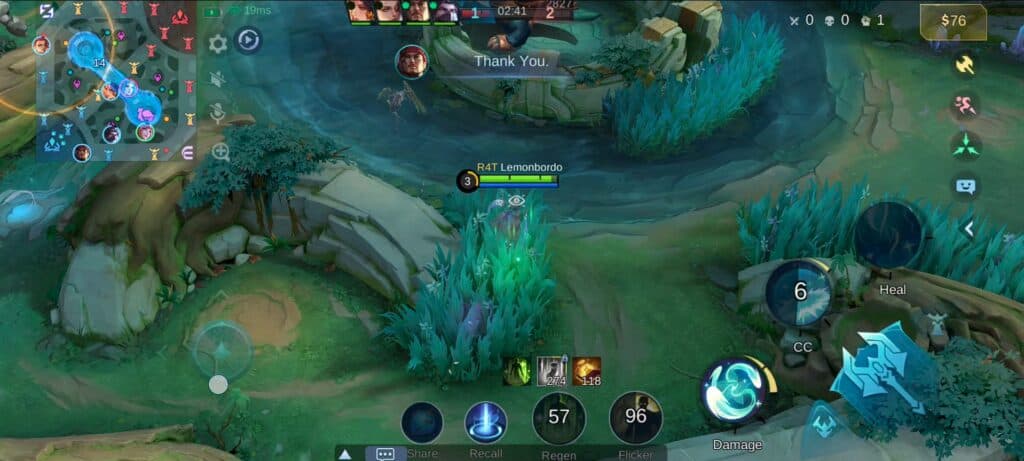Send the red running retreat signal
This screenshot has width=1024, height=461.
point(966,105)
